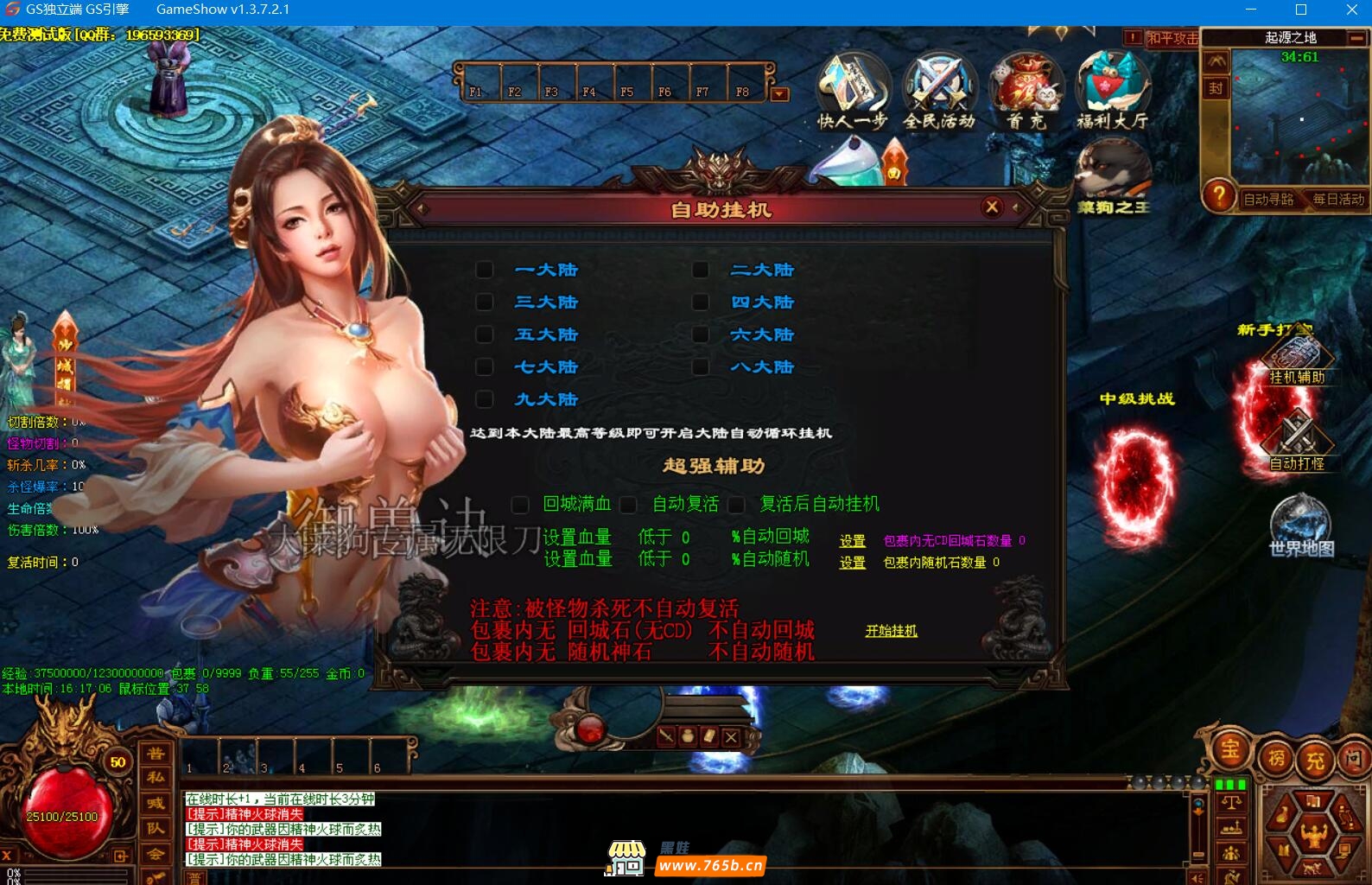
Task: Maximize the game window
Action: pos(1301,10)
